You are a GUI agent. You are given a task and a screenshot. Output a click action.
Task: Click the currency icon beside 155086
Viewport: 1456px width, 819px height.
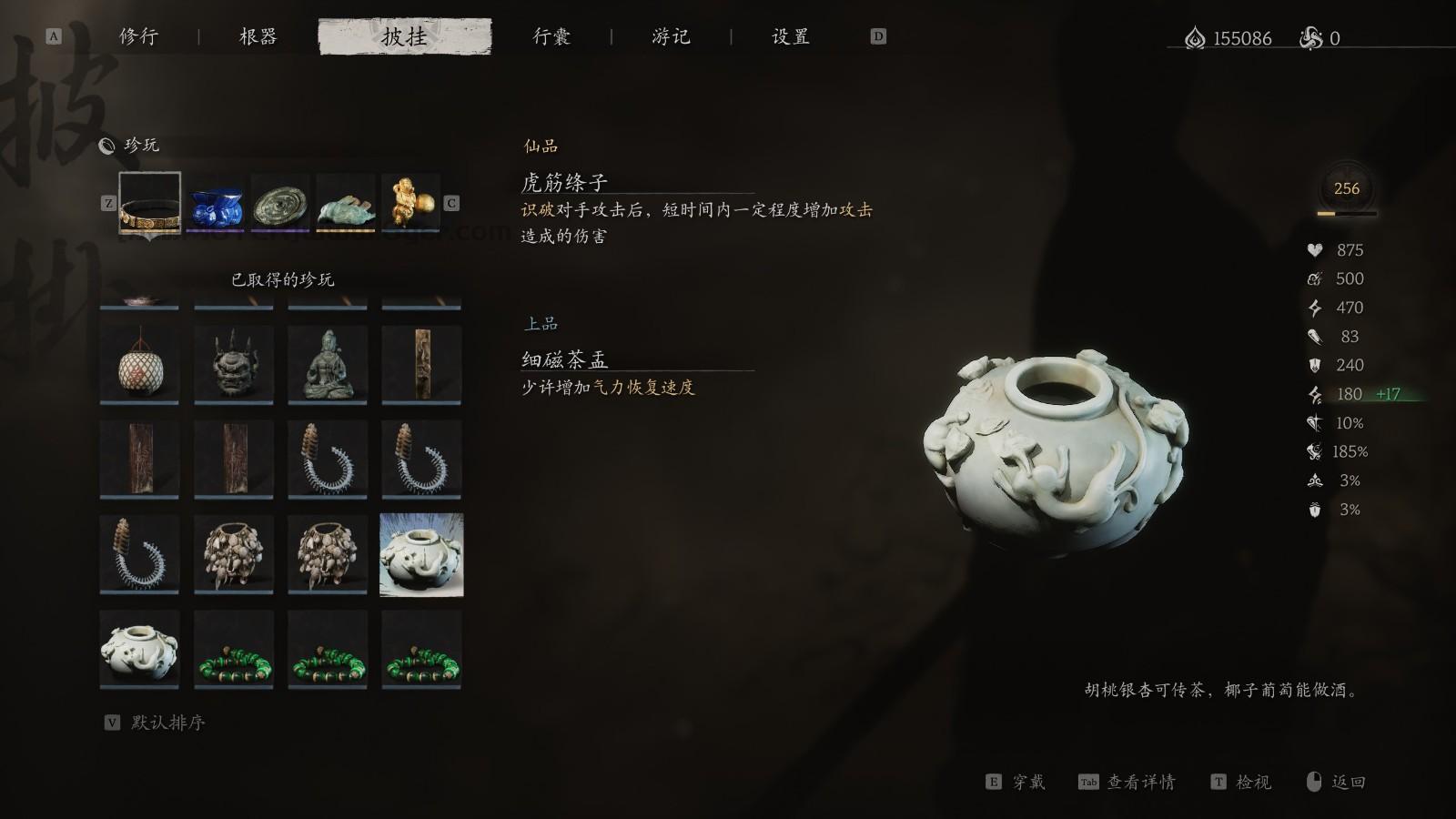click(x=1193, y=38)
